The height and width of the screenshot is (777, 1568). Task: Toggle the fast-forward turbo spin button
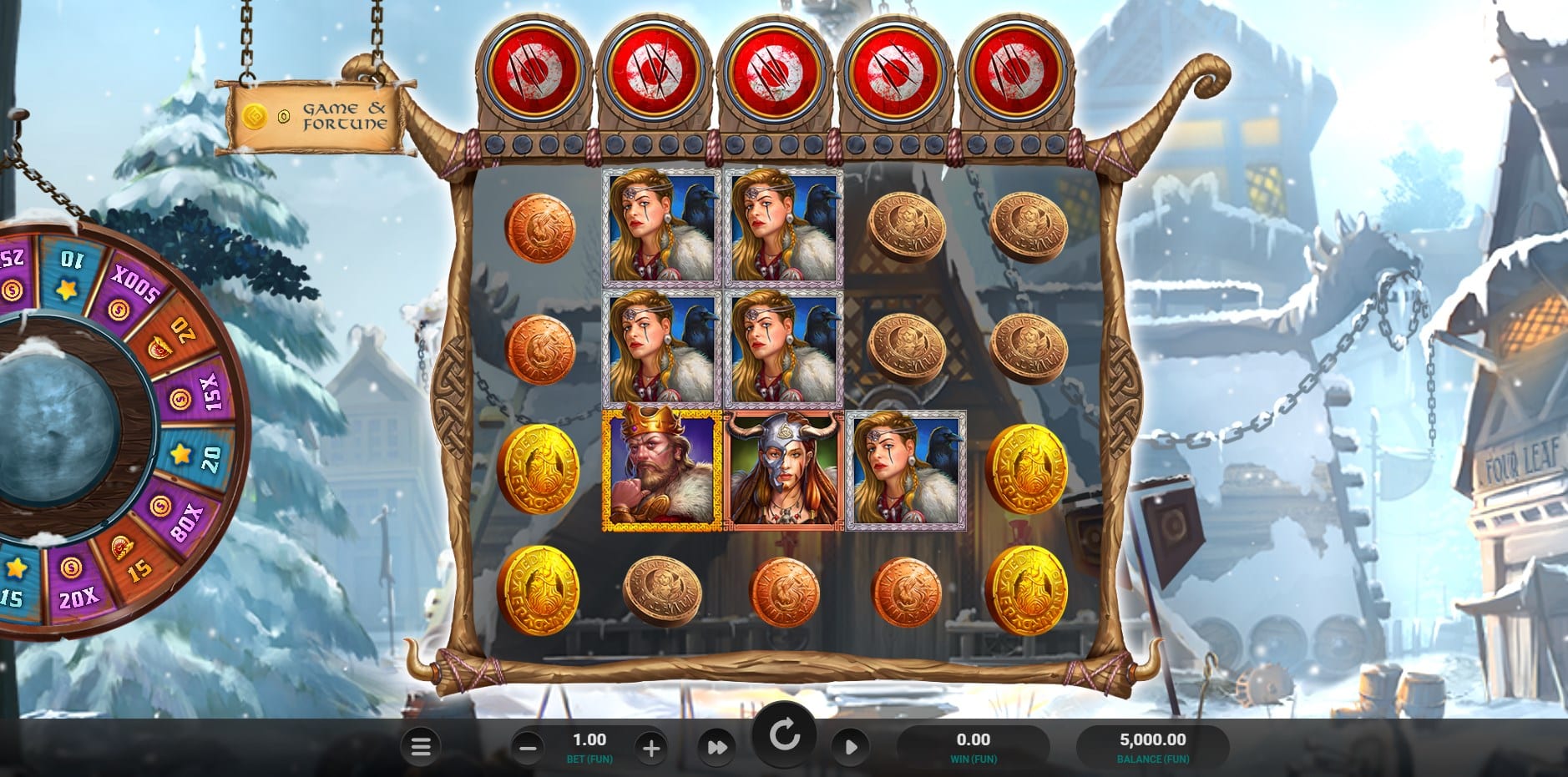tap(717, 747)
